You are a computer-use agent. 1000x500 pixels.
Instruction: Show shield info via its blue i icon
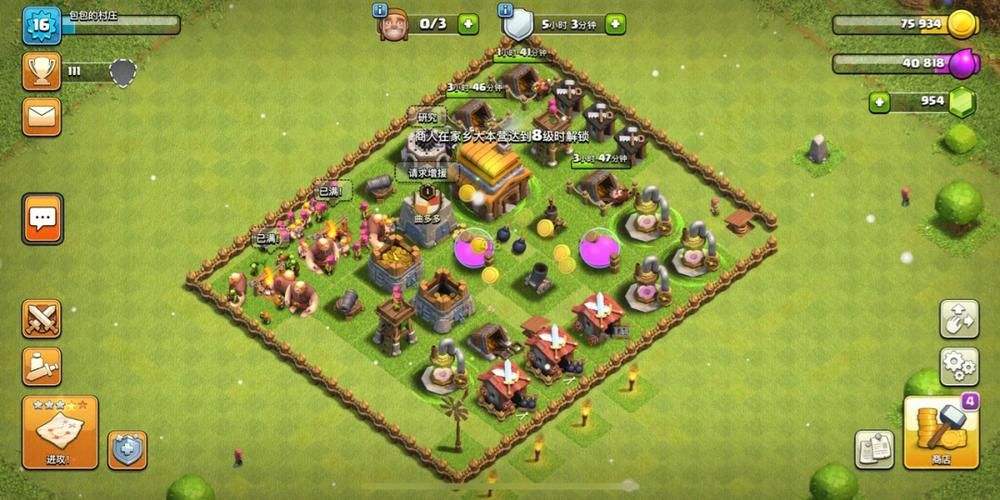coord(505,10)
